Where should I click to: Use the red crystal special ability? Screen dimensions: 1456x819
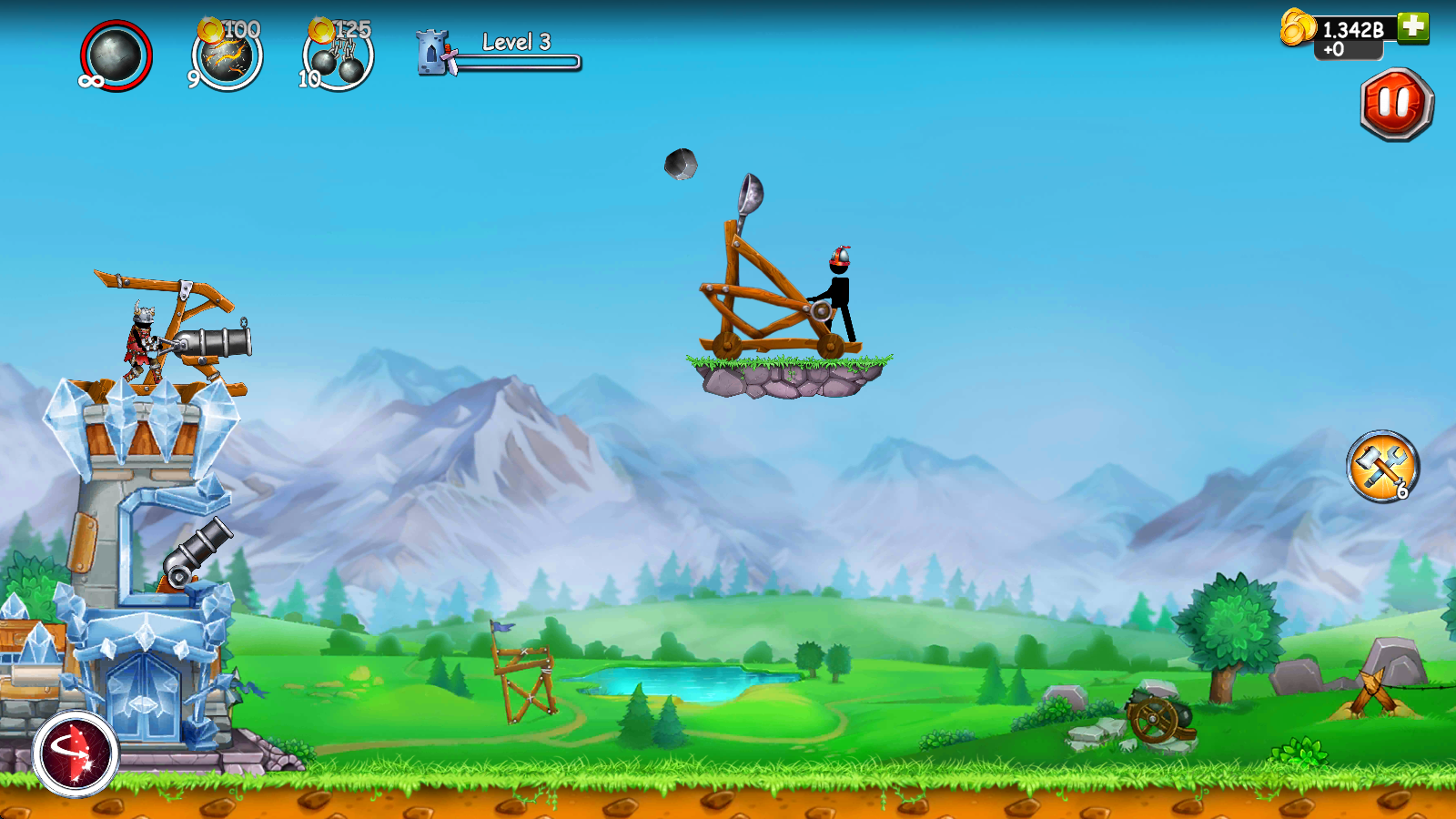coord(76,753)
